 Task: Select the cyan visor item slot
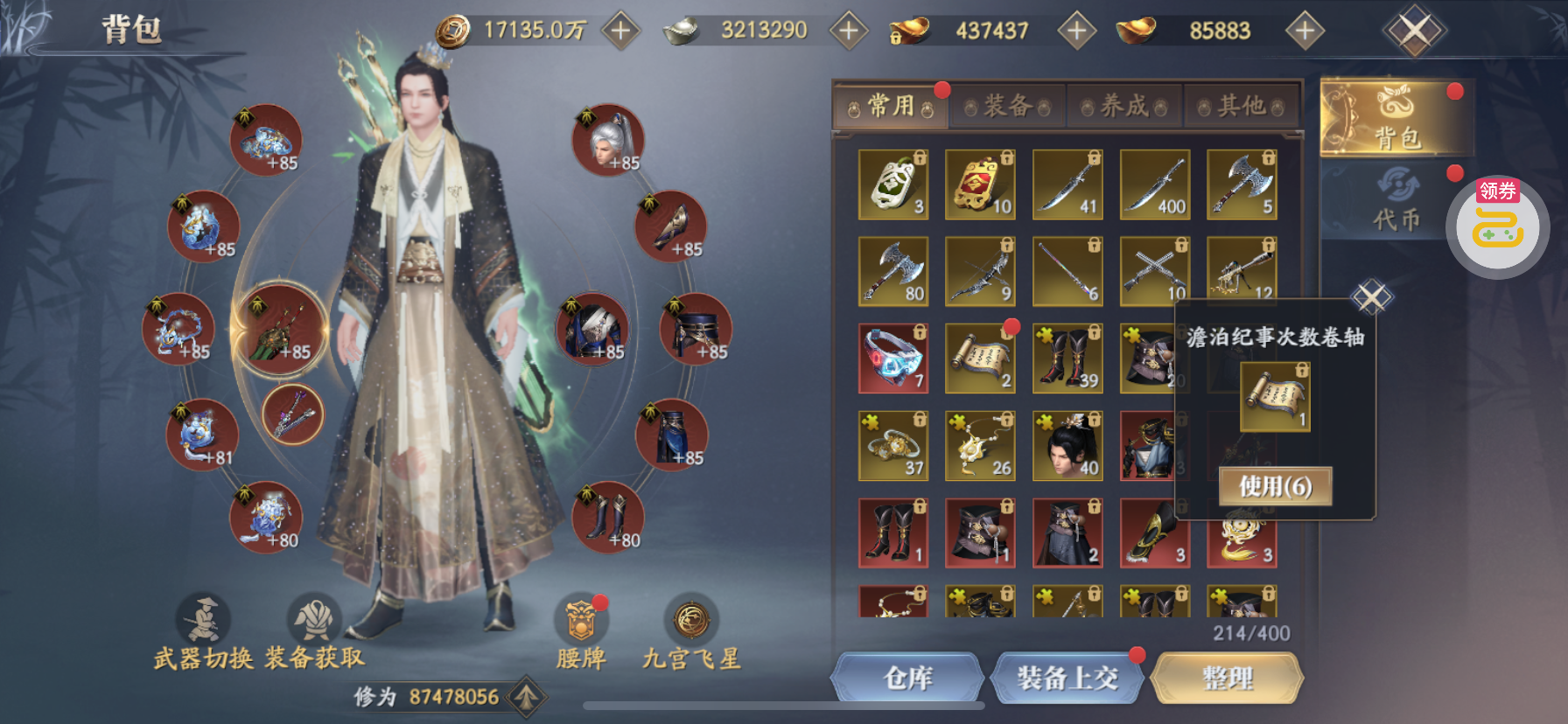pyautogui.click(x=892, y=359)
